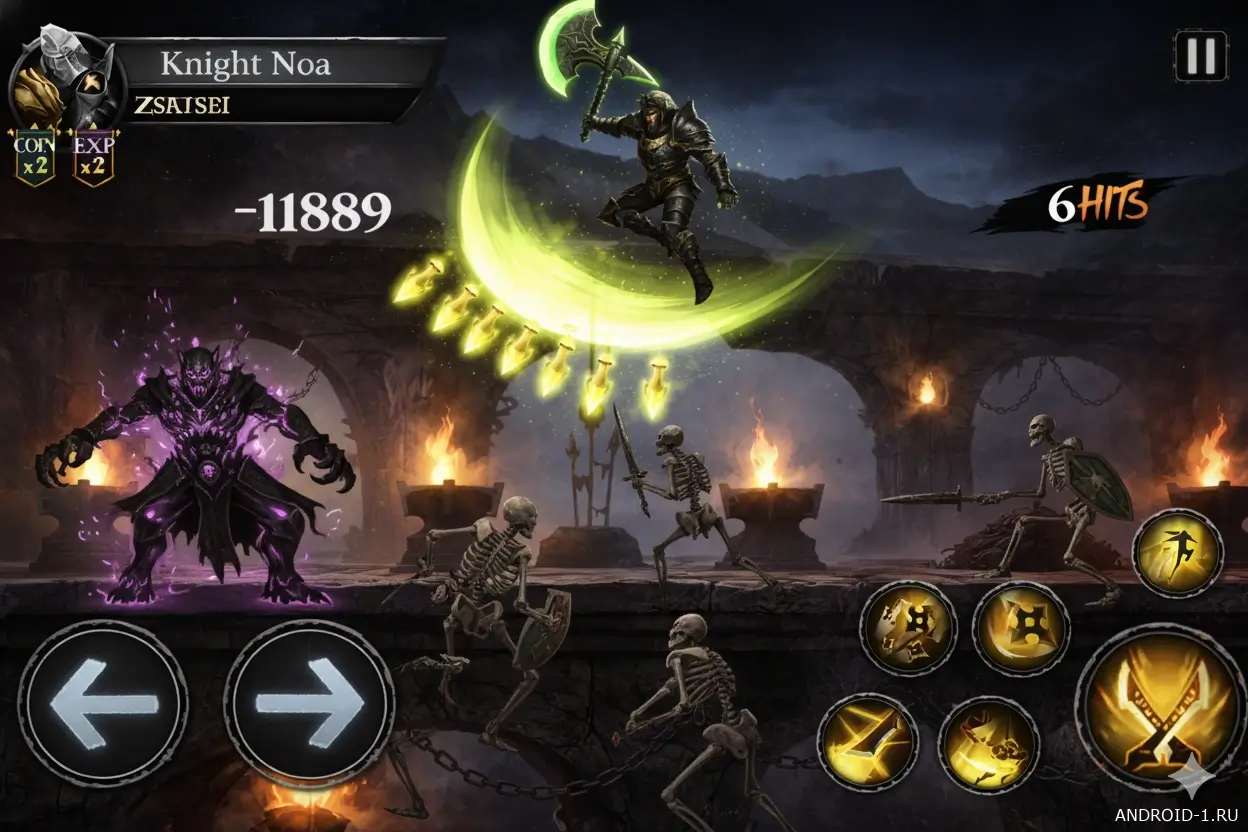Viewport: 1248px width, 832px height.
Task: Tap the EXP x2 bonus banner
Action: 93,158
